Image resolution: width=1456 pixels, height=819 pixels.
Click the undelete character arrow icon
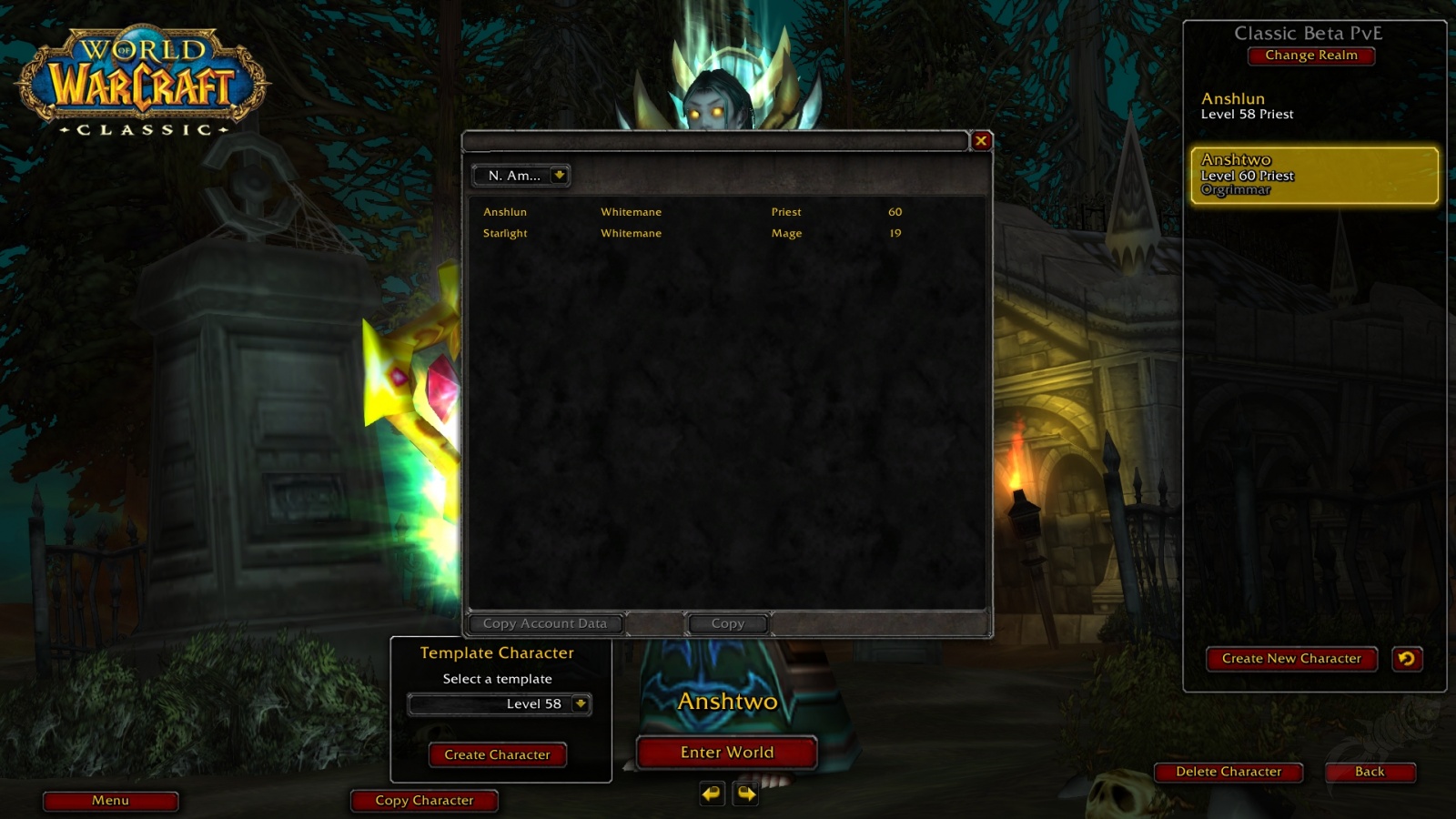(x=1406, y=659)
